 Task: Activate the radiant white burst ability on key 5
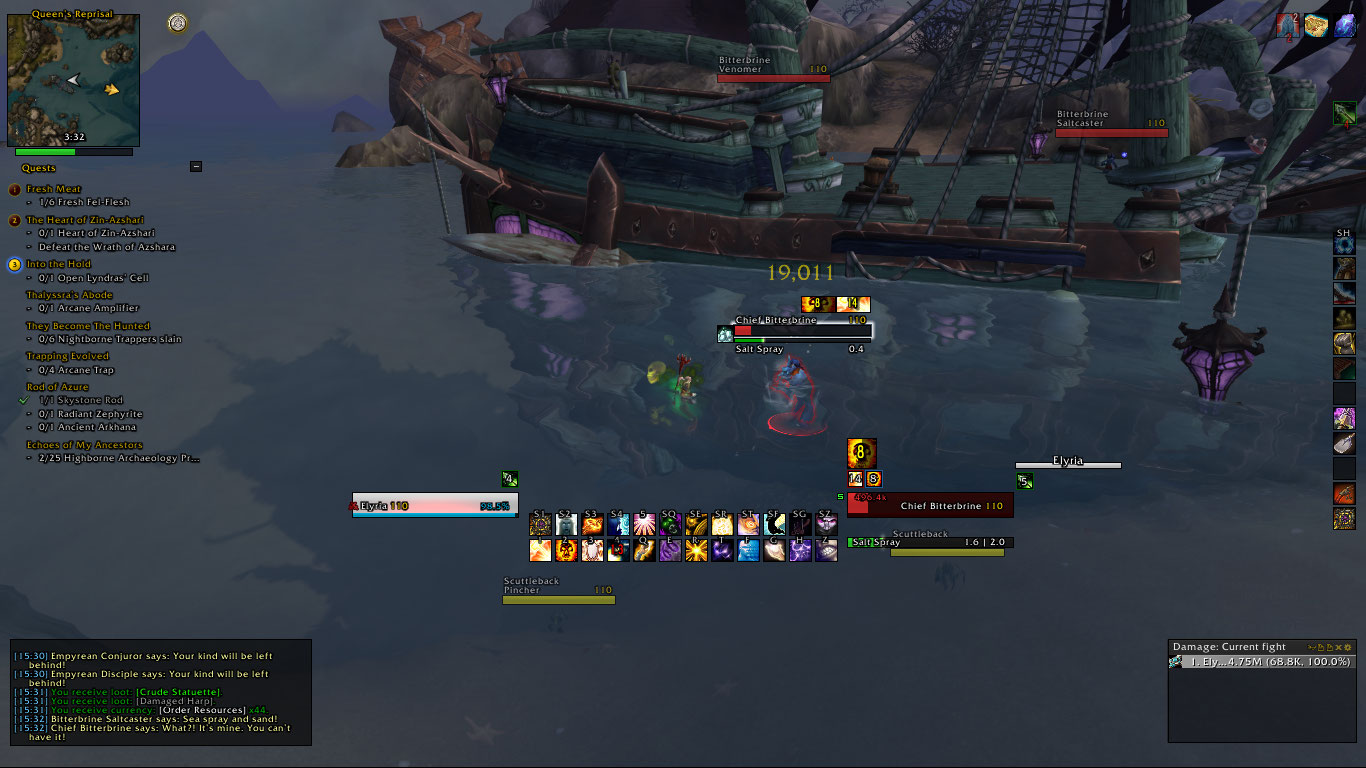tap(644, 524)
